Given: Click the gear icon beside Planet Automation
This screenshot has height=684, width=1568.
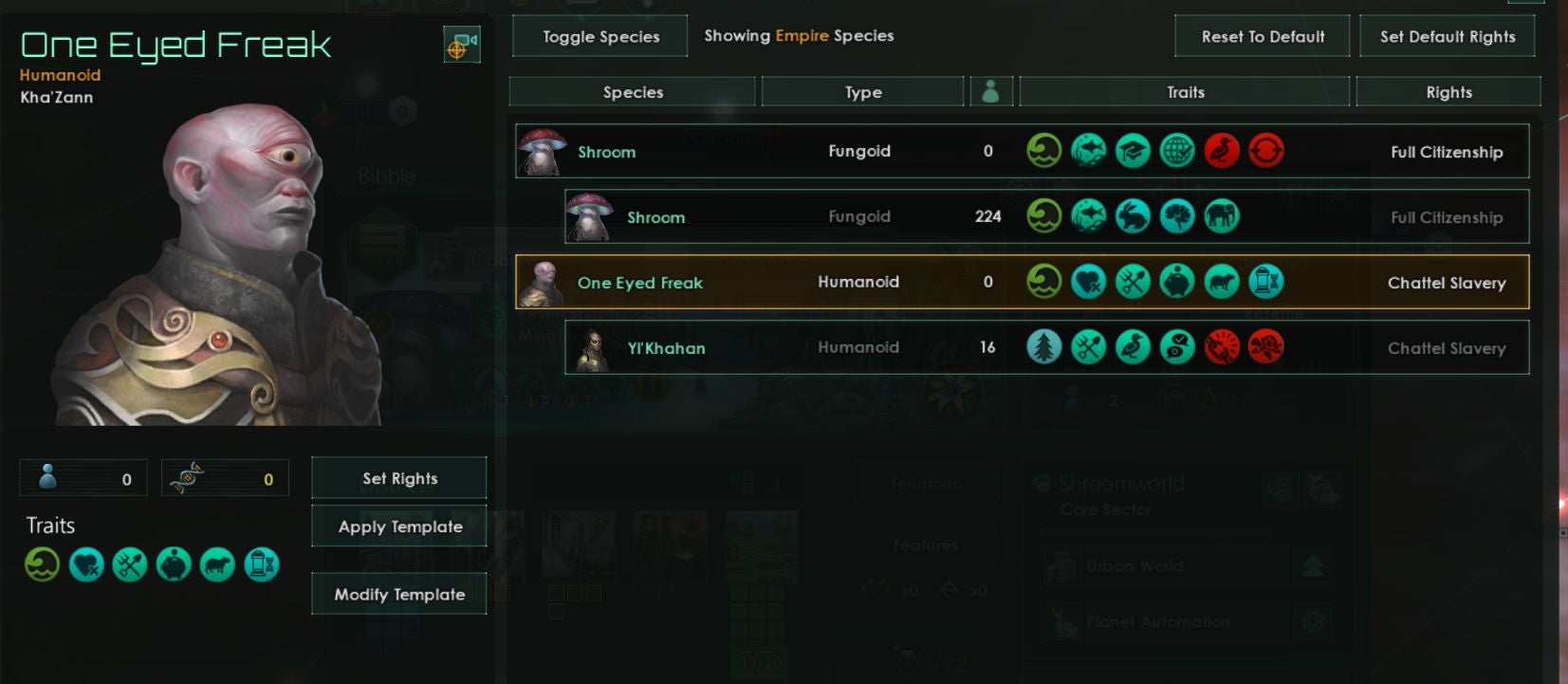Looking at the screenshot, I should (1312, 621).
